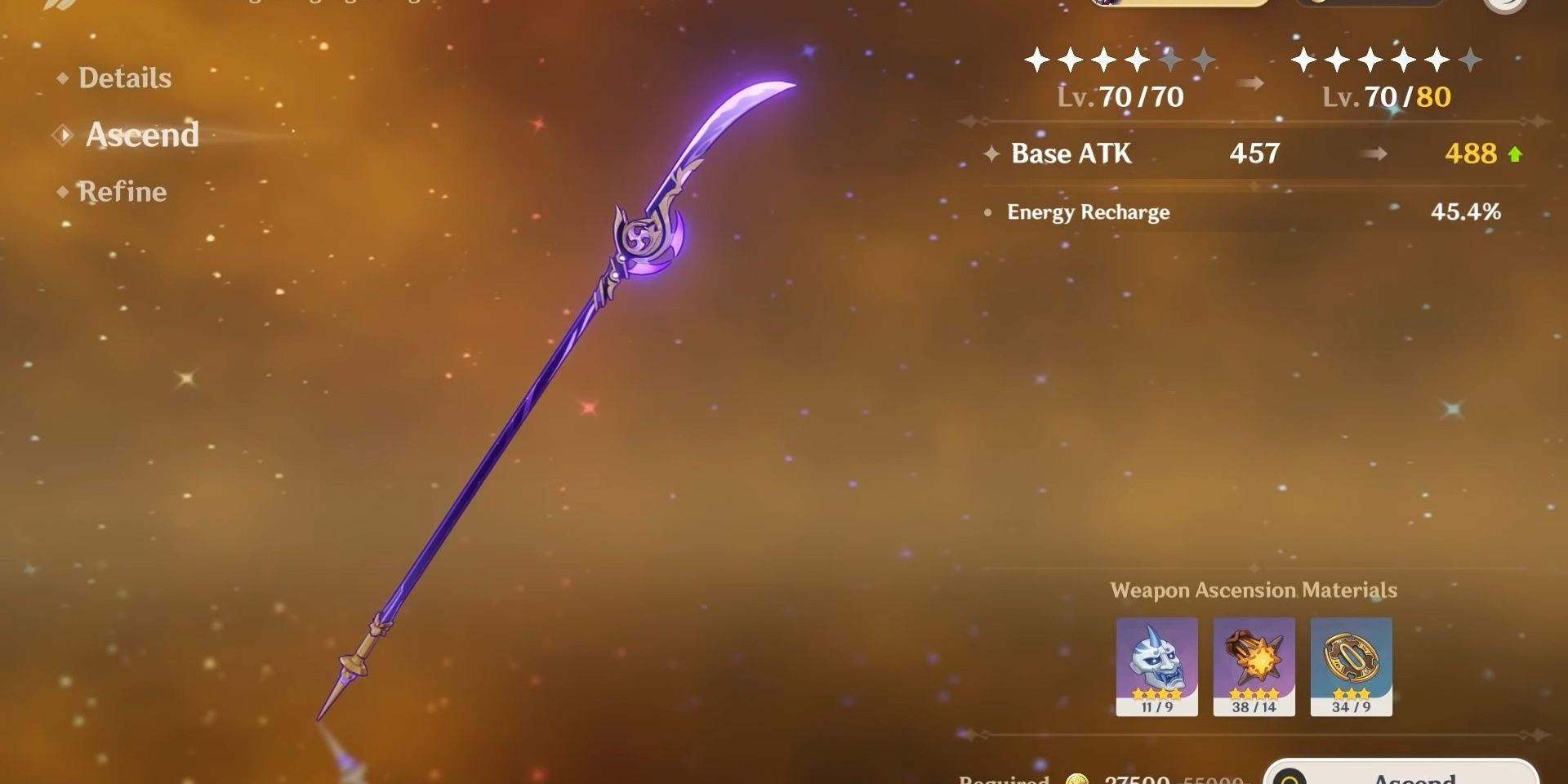Click the Weapon Ascension Materials header
The height and width of the screenshot is (784, 1568).
(x=1255, y=590)
